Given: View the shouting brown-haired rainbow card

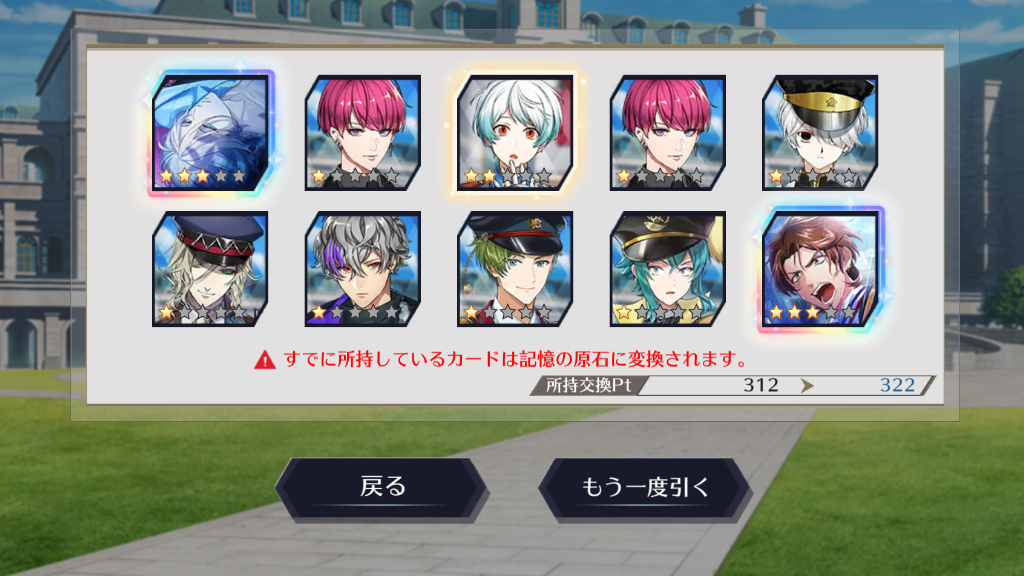Looking at the screenshot, I should pos(820,269).
